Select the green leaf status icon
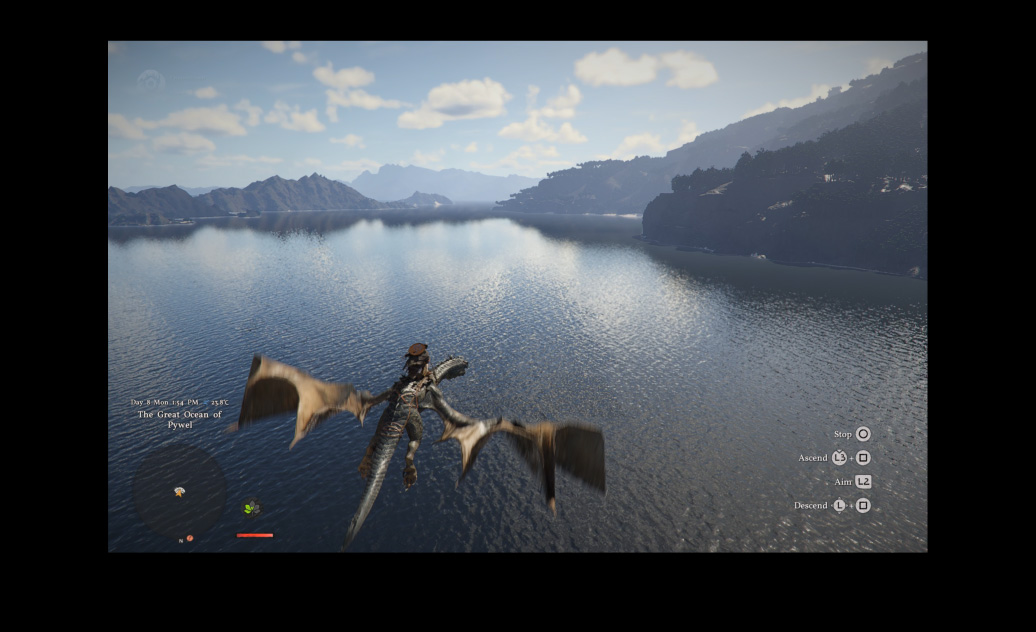 251,508
